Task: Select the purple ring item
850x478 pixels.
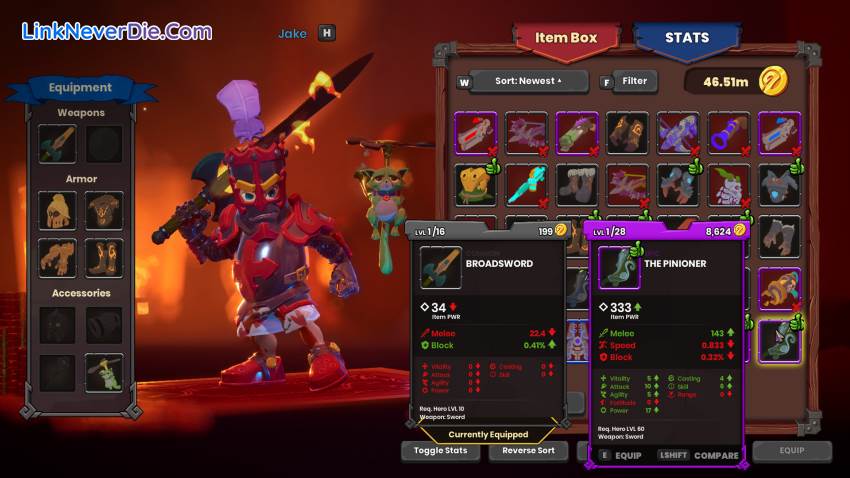Action: [728, 133]
